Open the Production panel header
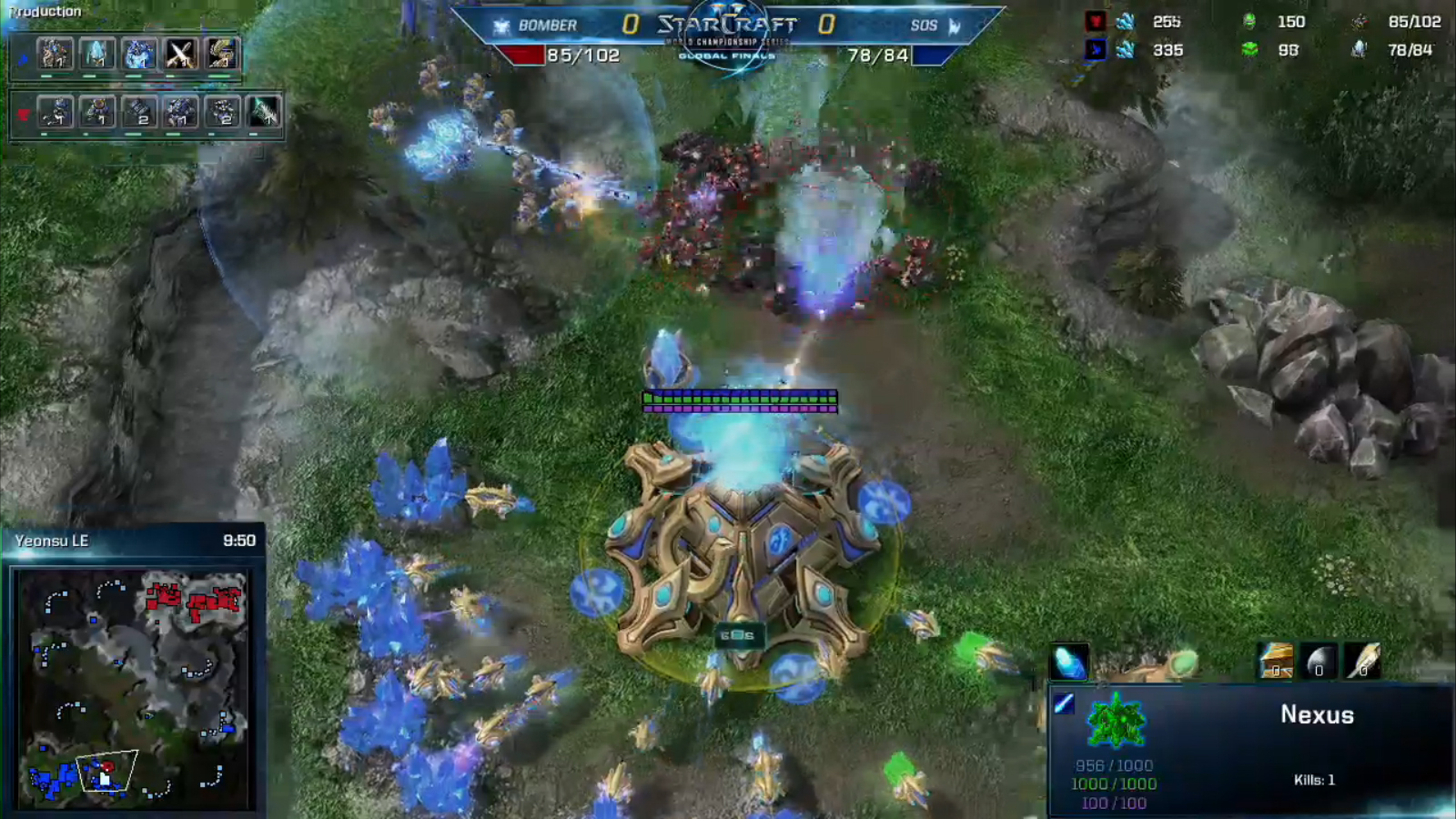 point(45,12)
